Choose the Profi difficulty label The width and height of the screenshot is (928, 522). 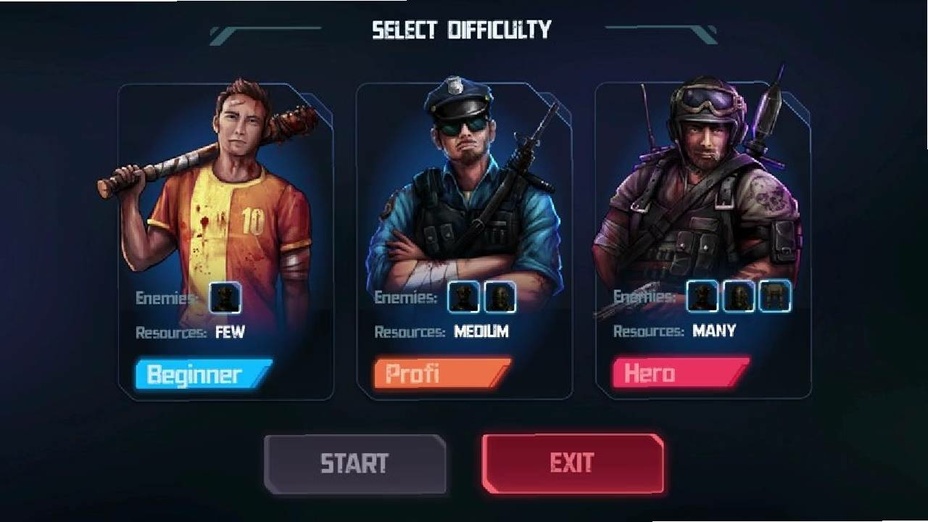tap(441, 375)
